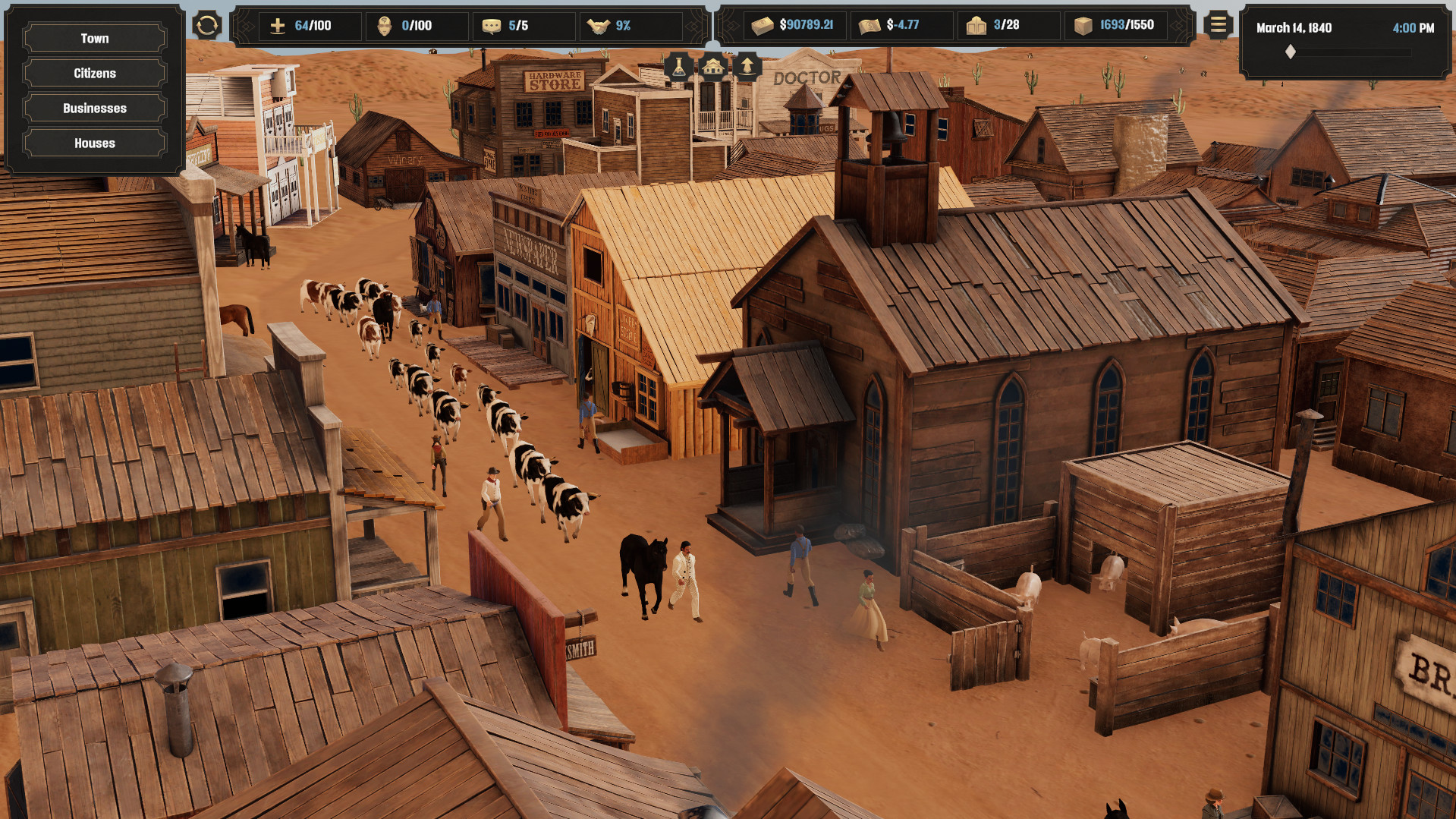Click the doors icon showing 3/28

pos(976,25)
